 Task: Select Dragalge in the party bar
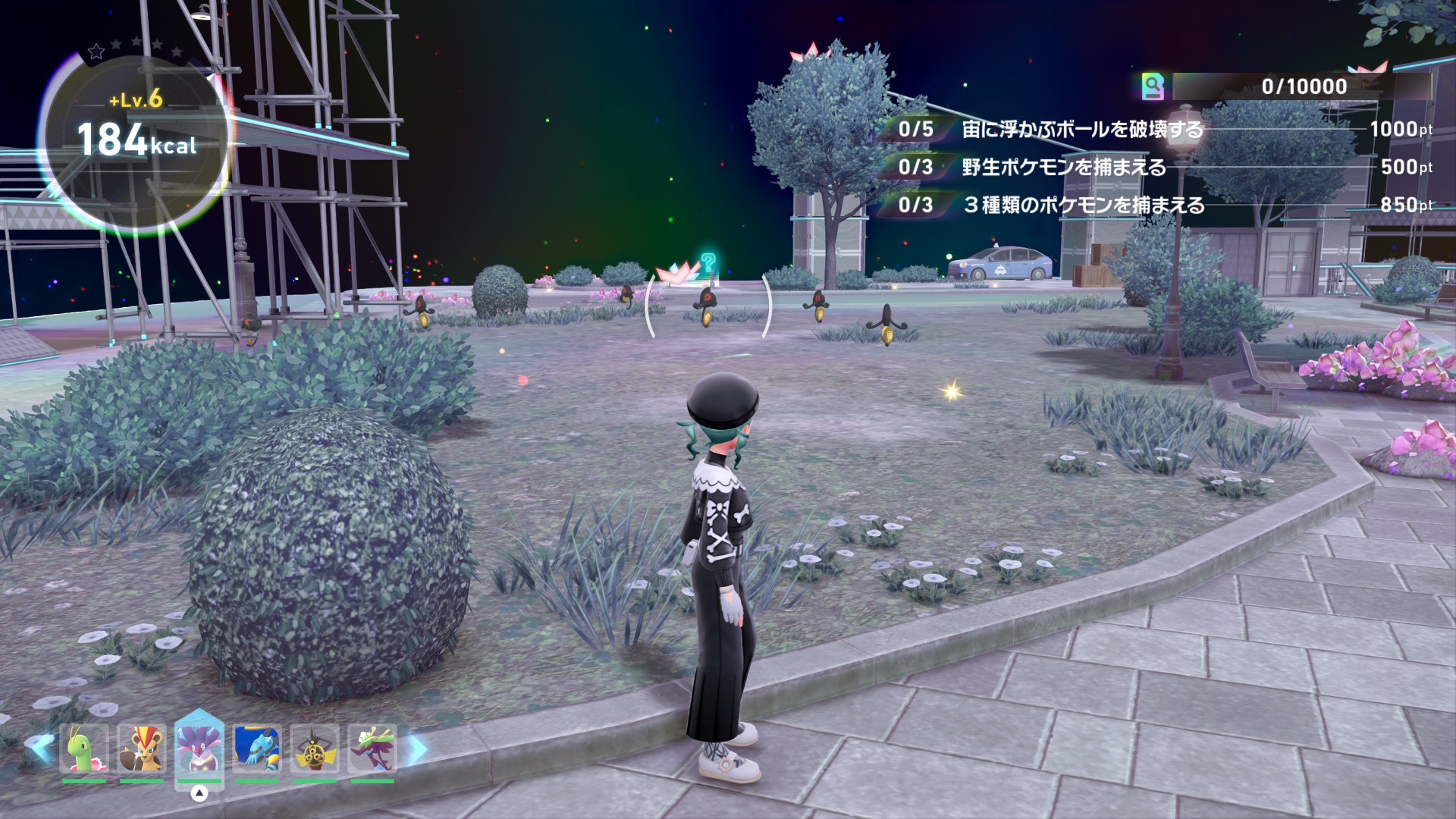click(372, 749)
